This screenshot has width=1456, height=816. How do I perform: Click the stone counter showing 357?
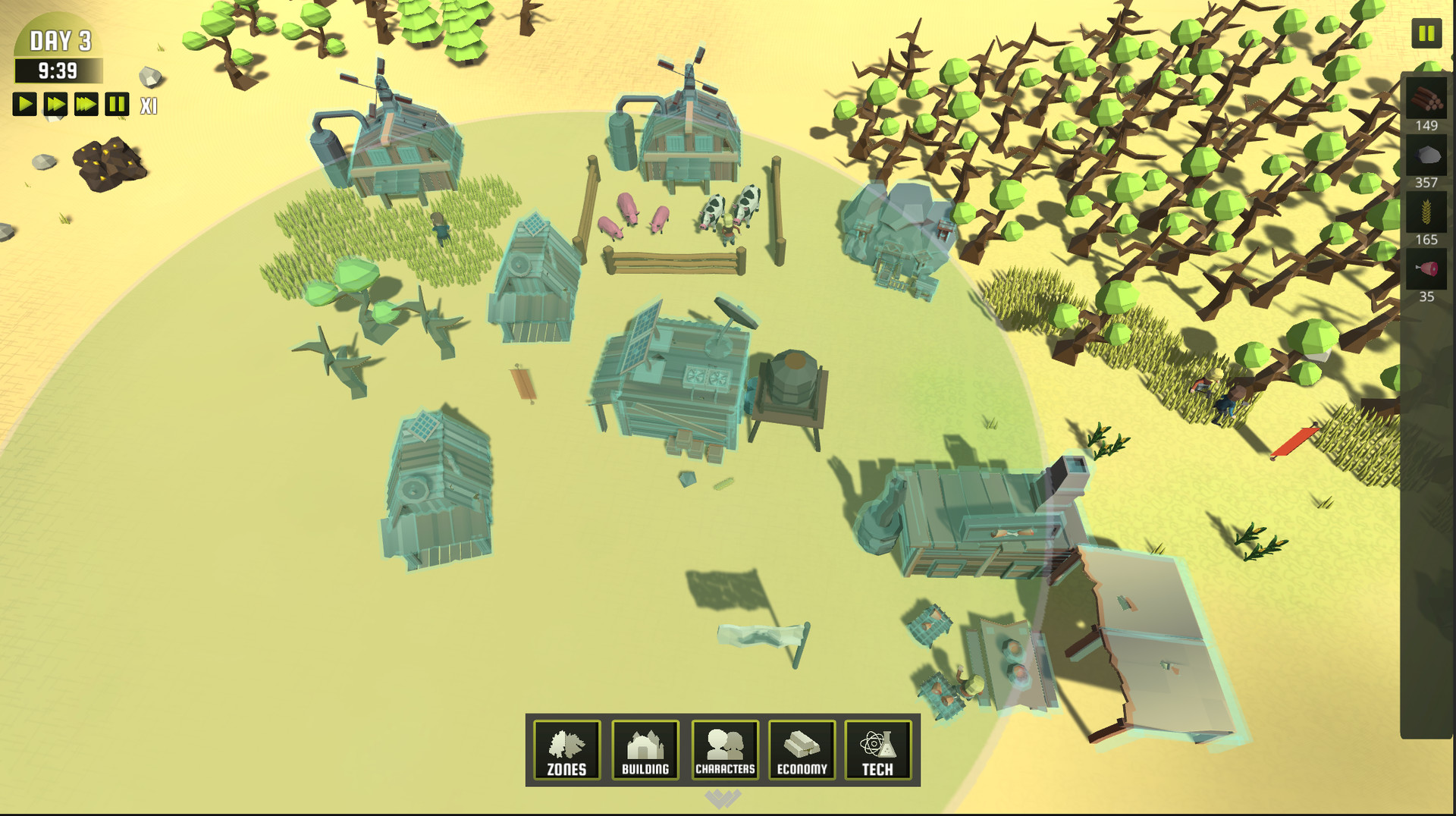[x=1424, y=182]
